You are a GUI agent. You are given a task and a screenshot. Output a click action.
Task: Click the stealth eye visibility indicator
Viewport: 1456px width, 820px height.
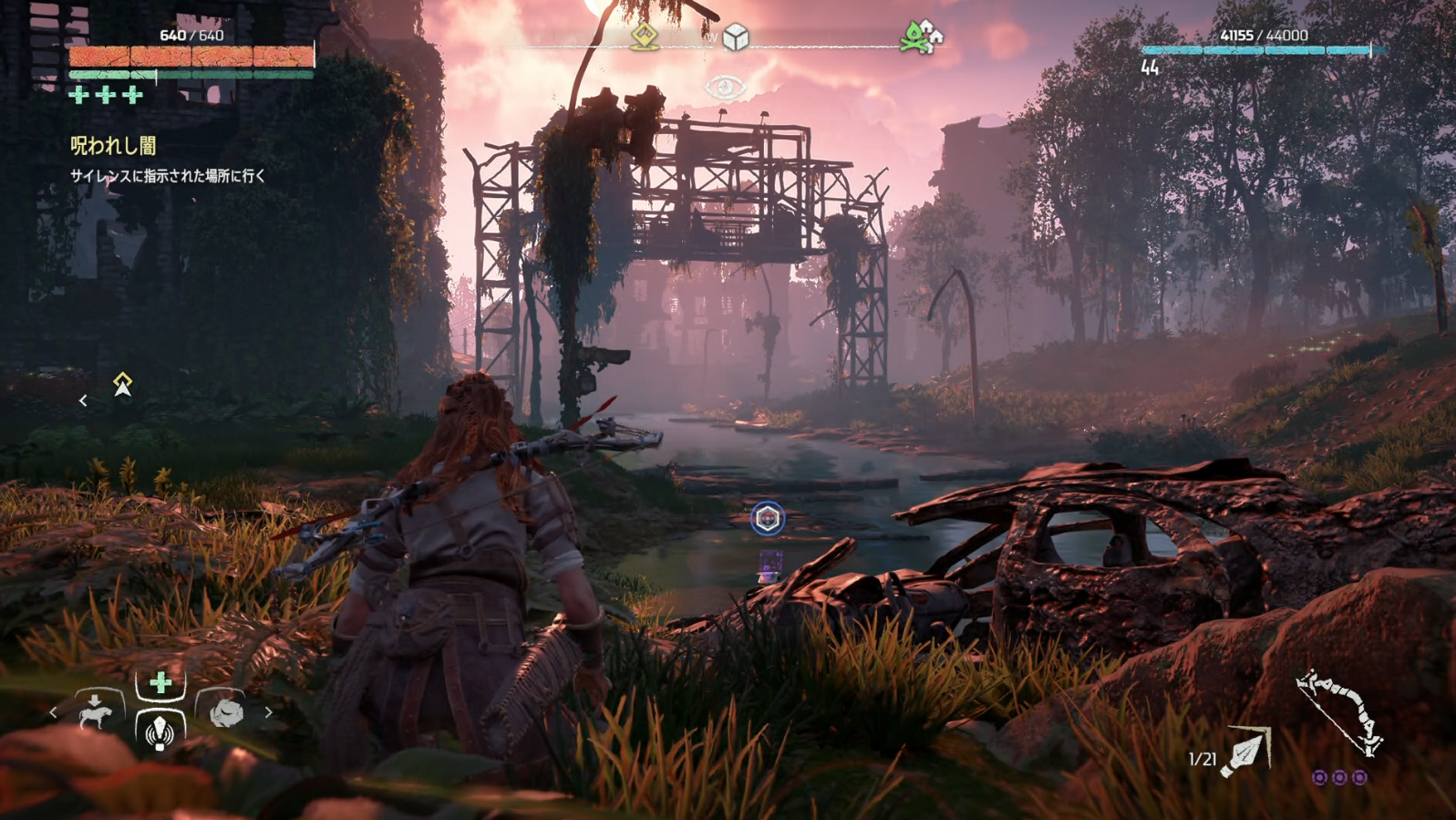tap(725, 88)
